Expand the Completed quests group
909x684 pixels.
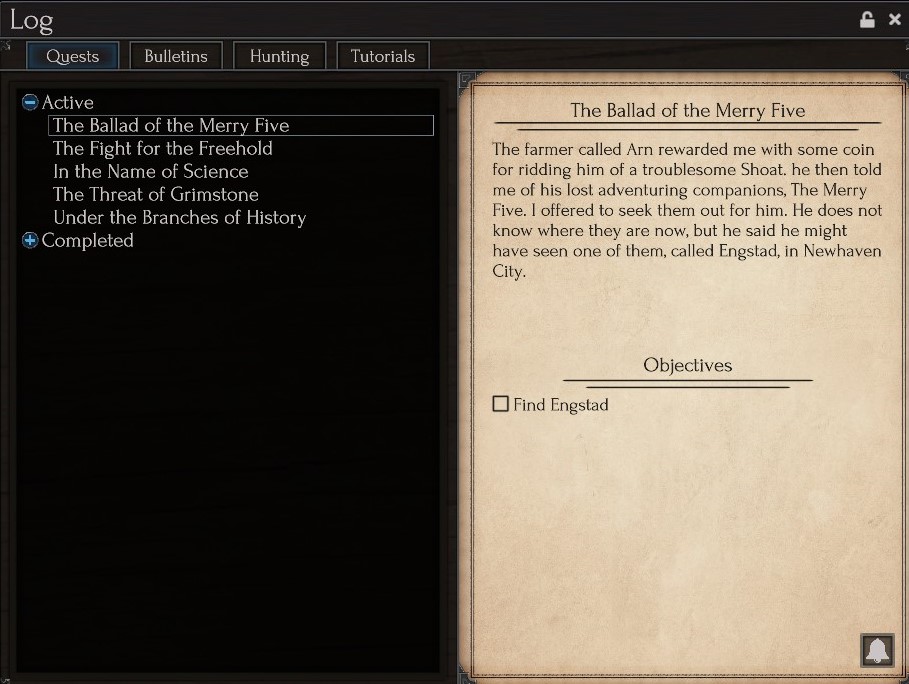pos(30,240)
